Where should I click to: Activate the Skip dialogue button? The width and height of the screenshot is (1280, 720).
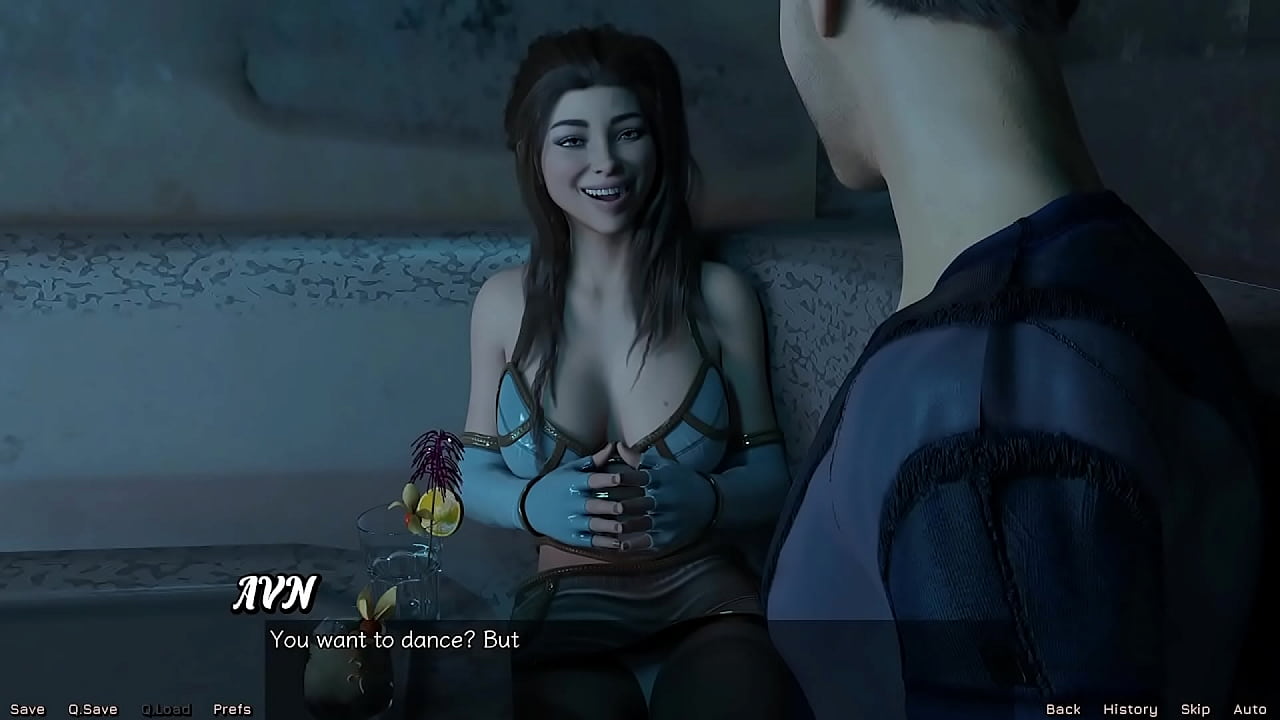[1195, 709]
